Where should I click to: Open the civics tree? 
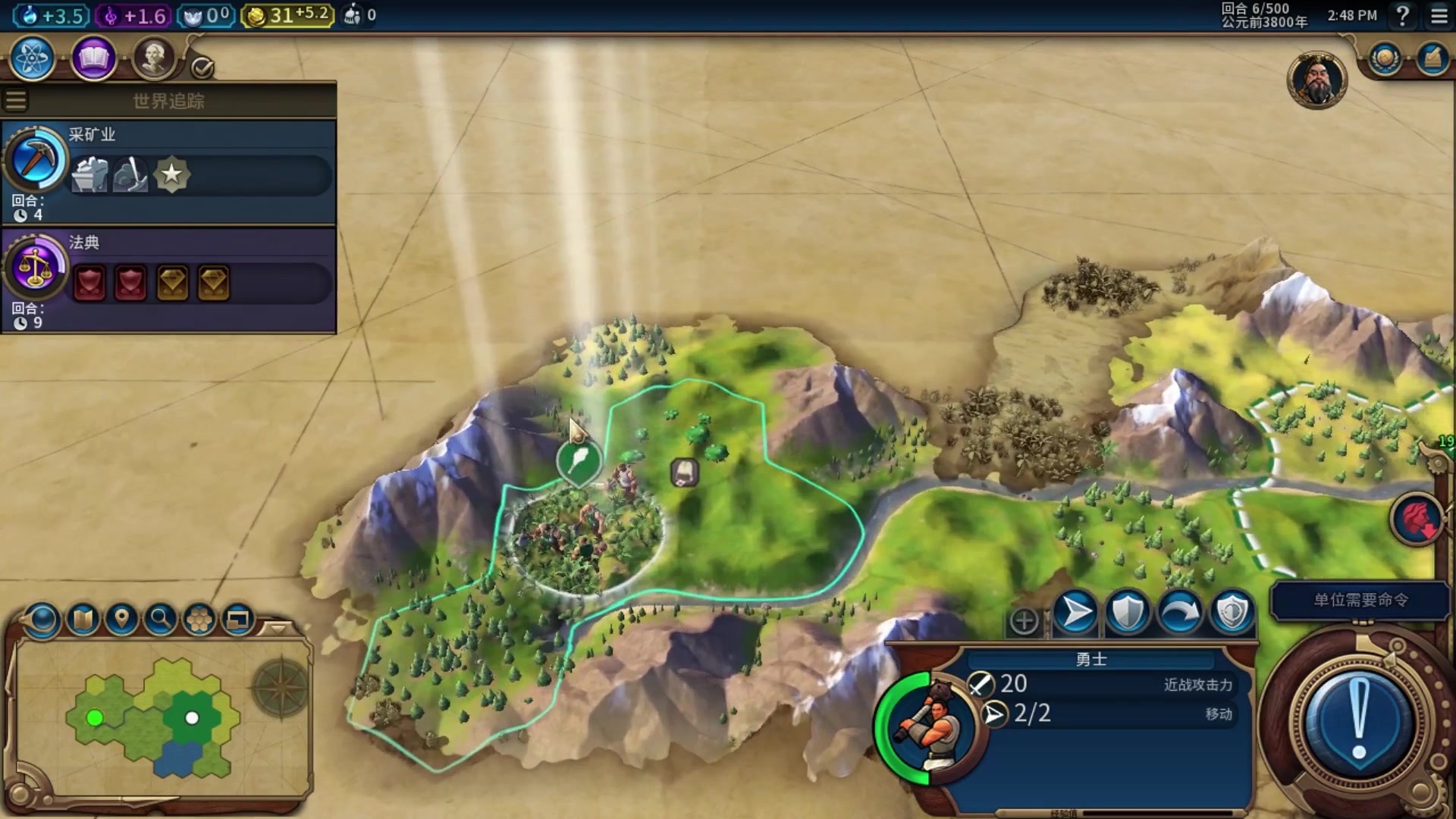[93, 58]
